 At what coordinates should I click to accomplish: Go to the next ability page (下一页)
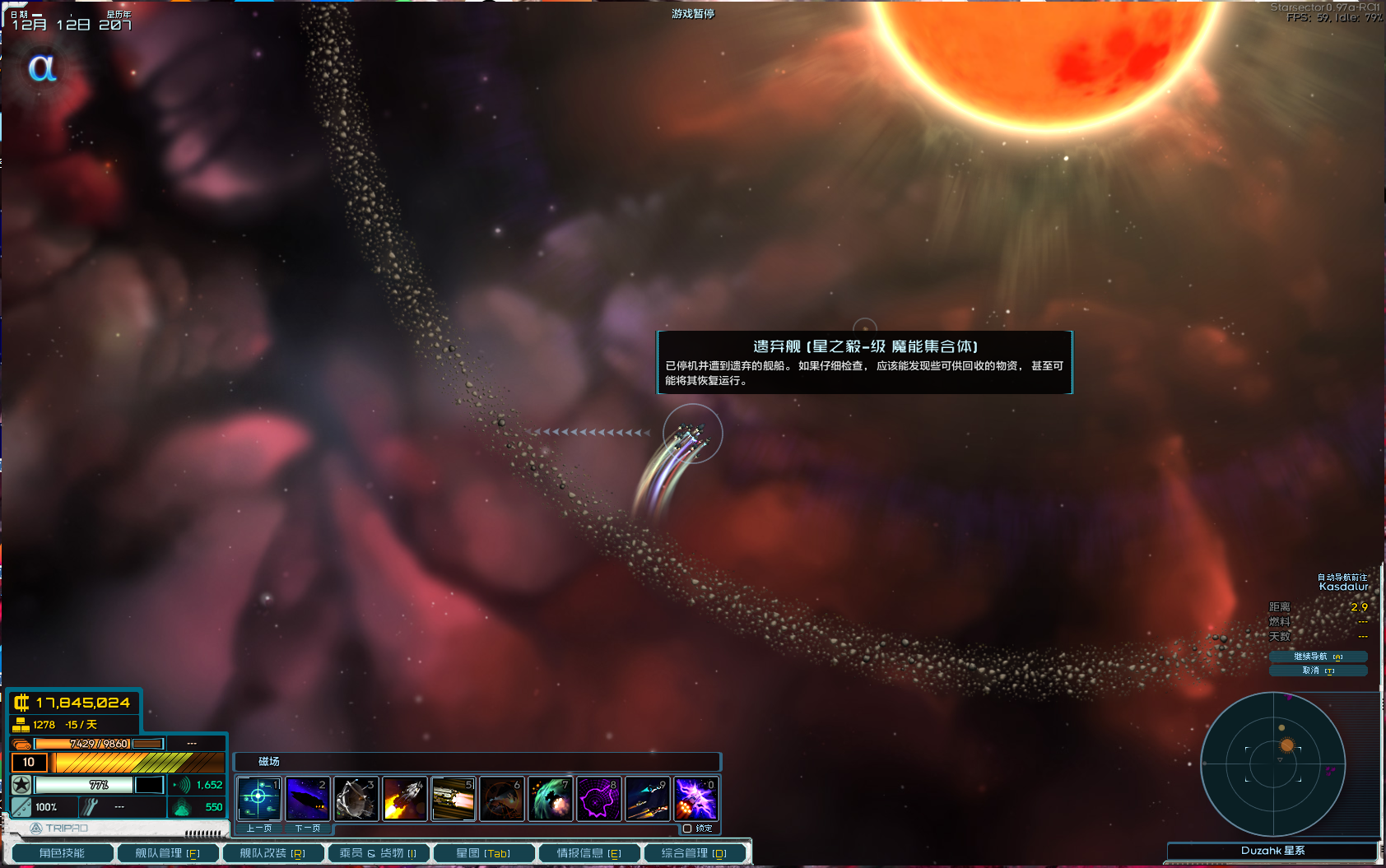307,829
